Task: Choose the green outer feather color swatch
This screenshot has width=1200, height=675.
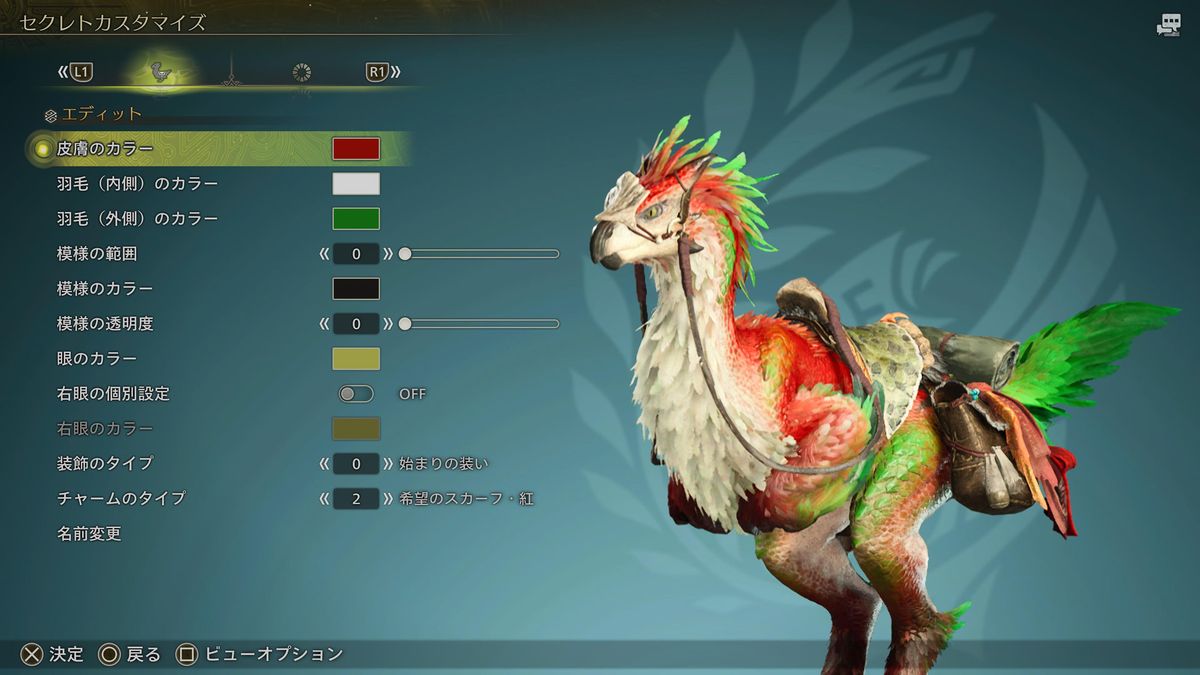Action: pos(356,219)
